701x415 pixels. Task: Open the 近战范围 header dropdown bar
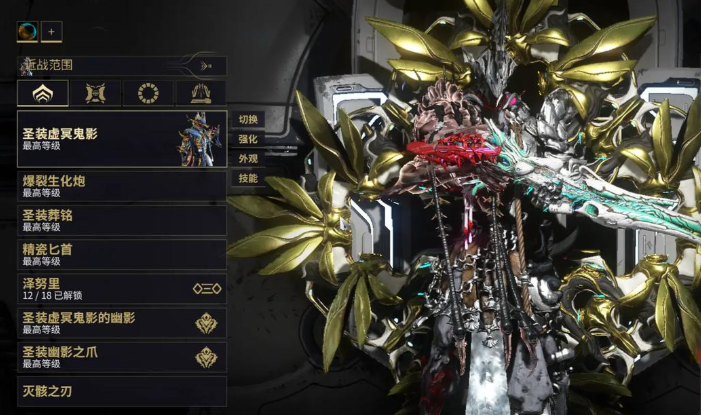[120, 66]
